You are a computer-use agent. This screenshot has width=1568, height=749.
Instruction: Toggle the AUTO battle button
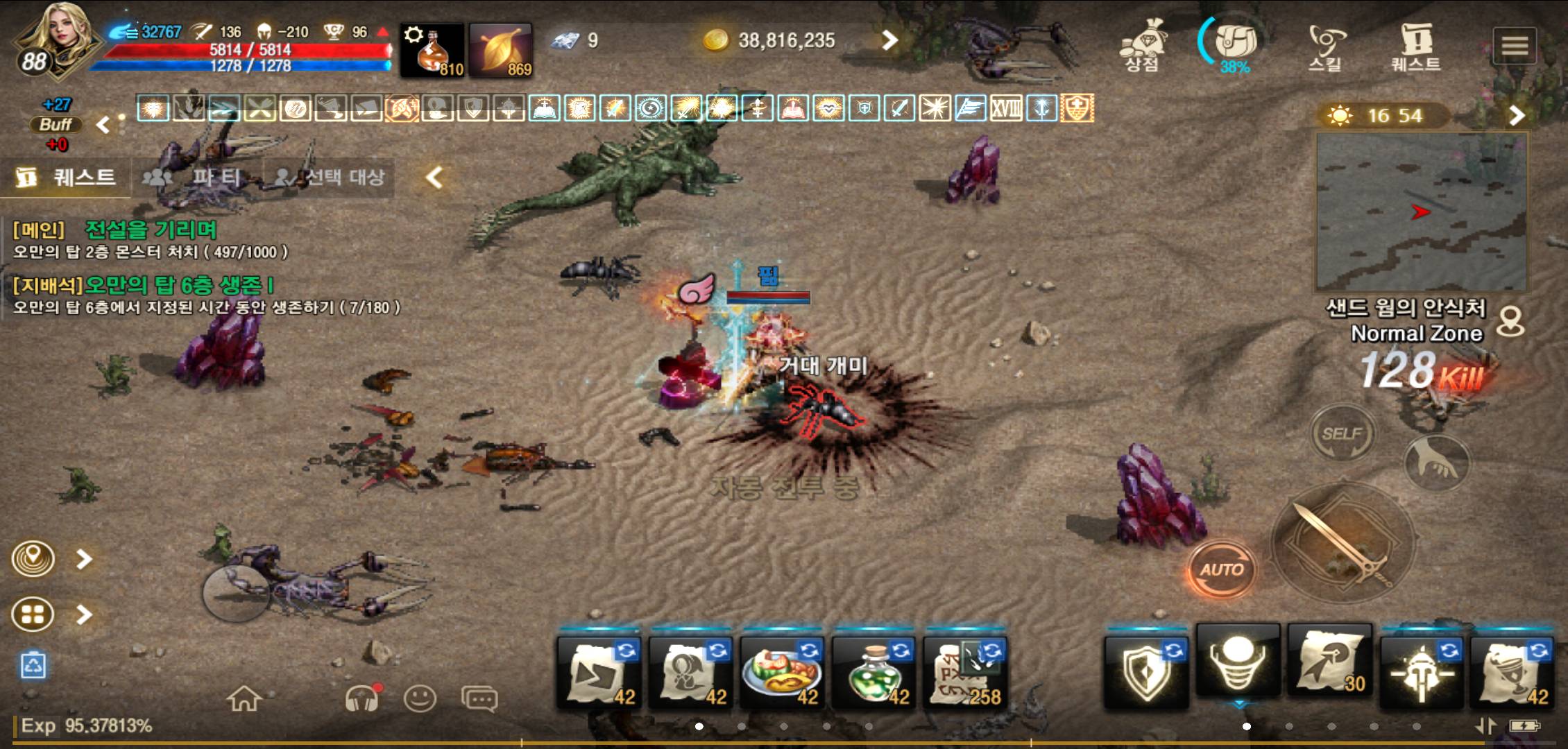tap(1222, 570)
